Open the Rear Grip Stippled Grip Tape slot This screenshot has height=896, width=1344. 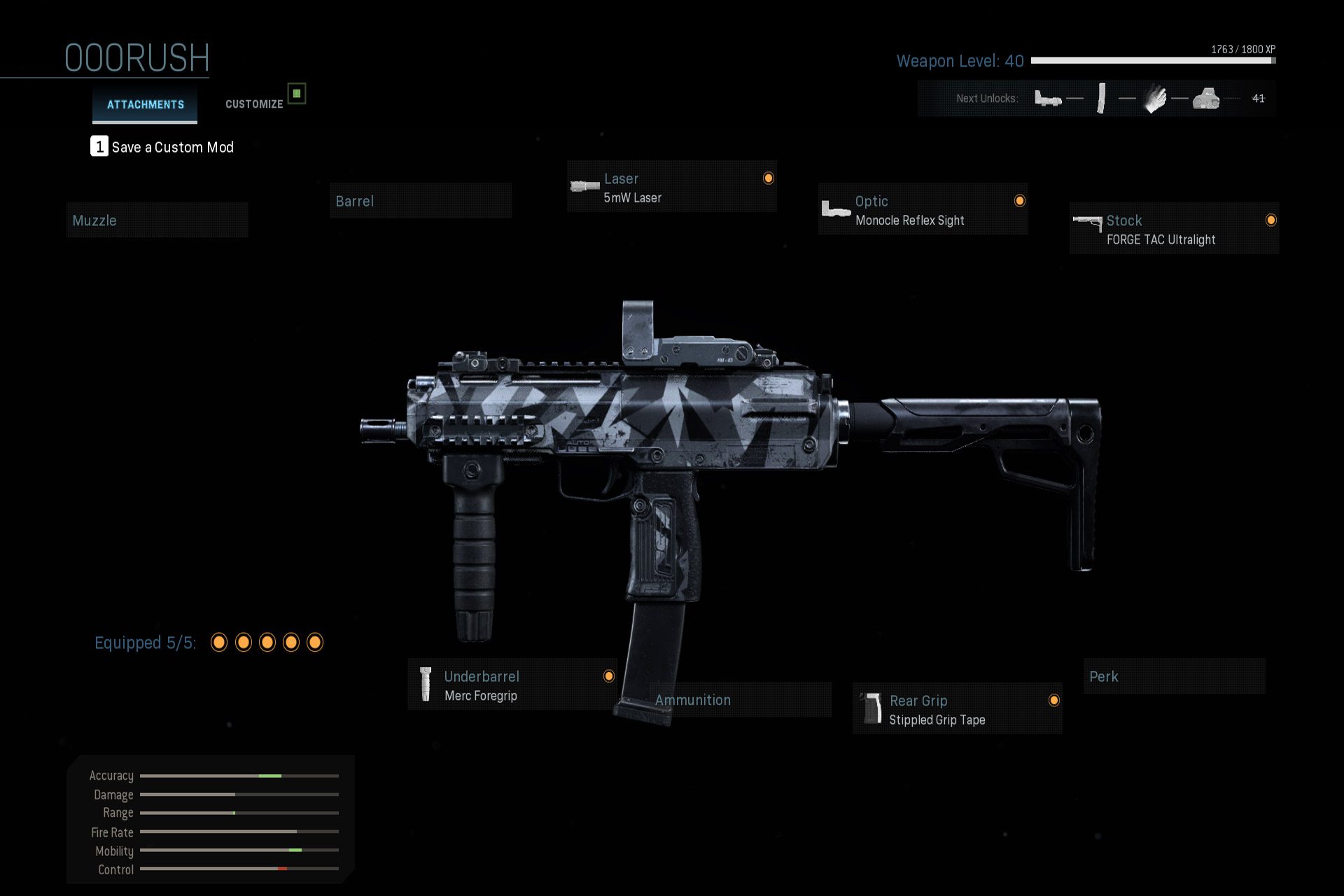point(957,709)
